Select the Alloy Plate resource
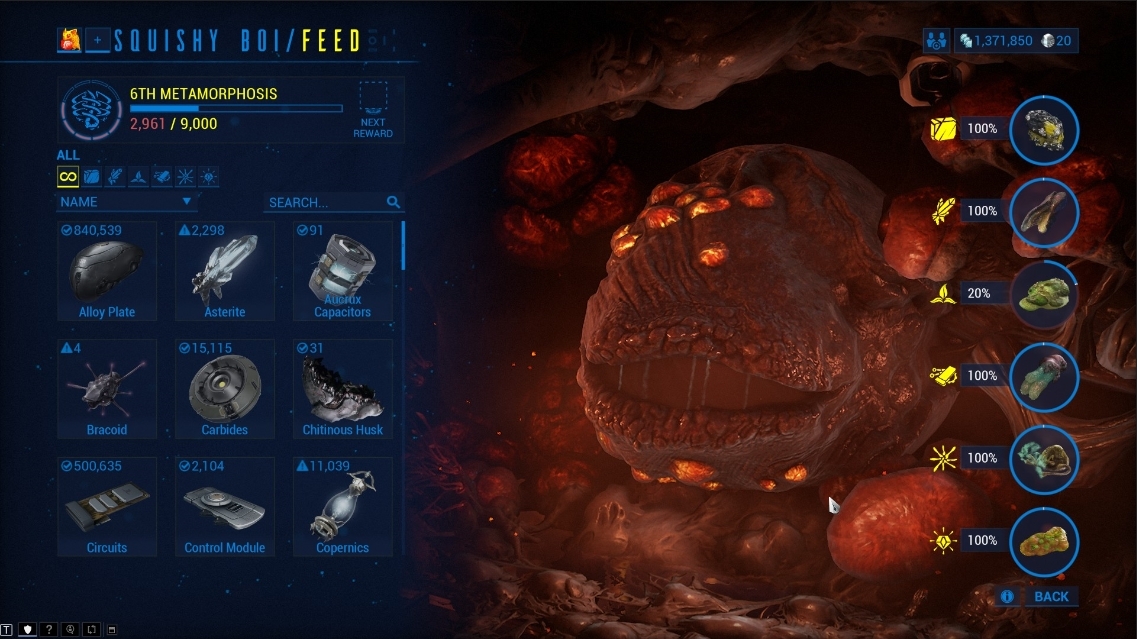This screenshot has width=1137, height=639. click(x=107, y=271)
